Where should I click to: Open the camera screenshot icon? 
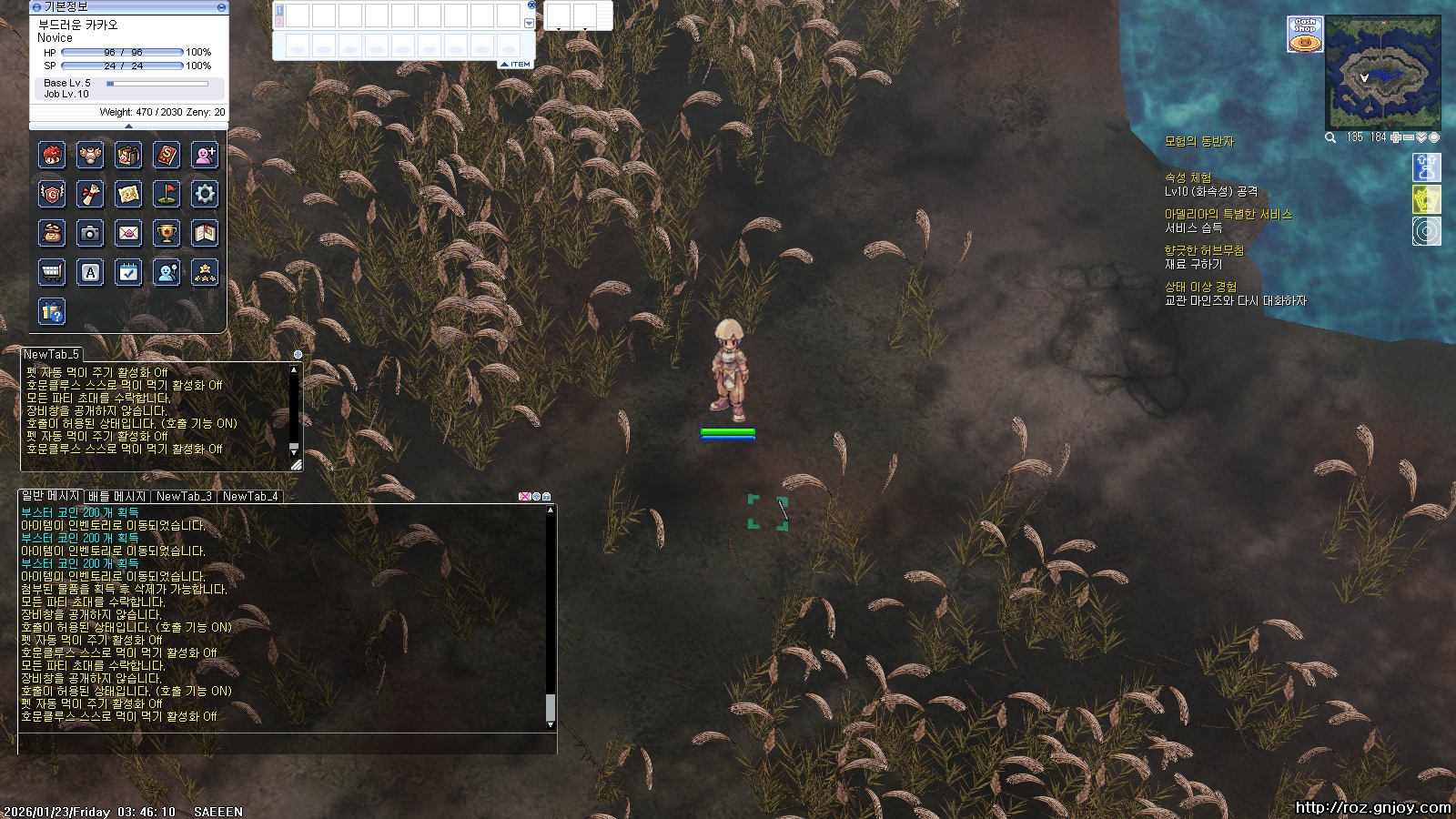point(90,233)
